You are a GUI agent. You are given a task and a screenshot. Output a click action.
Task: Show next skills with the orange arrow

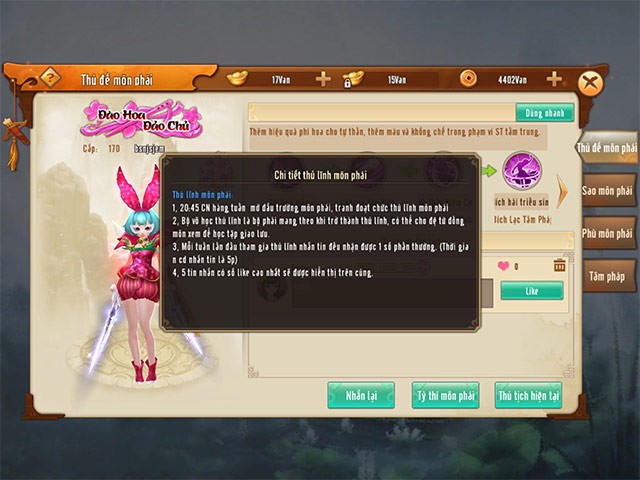pyautogui.click(x=562, y=189)
